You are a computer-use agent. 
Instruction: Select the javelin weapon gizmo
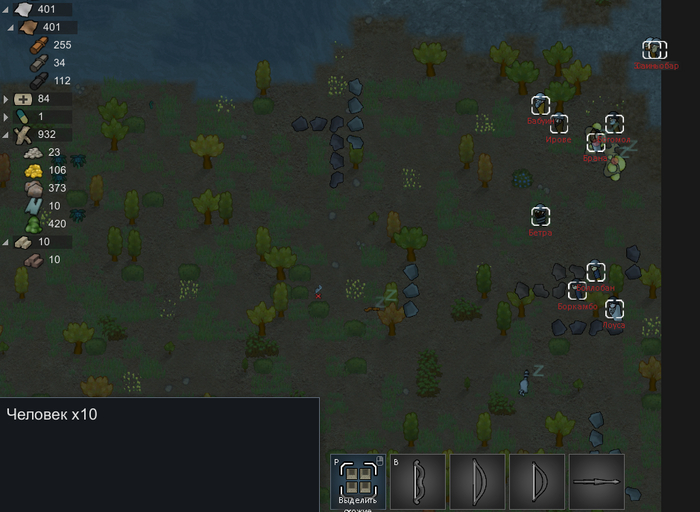click(597, 481)
